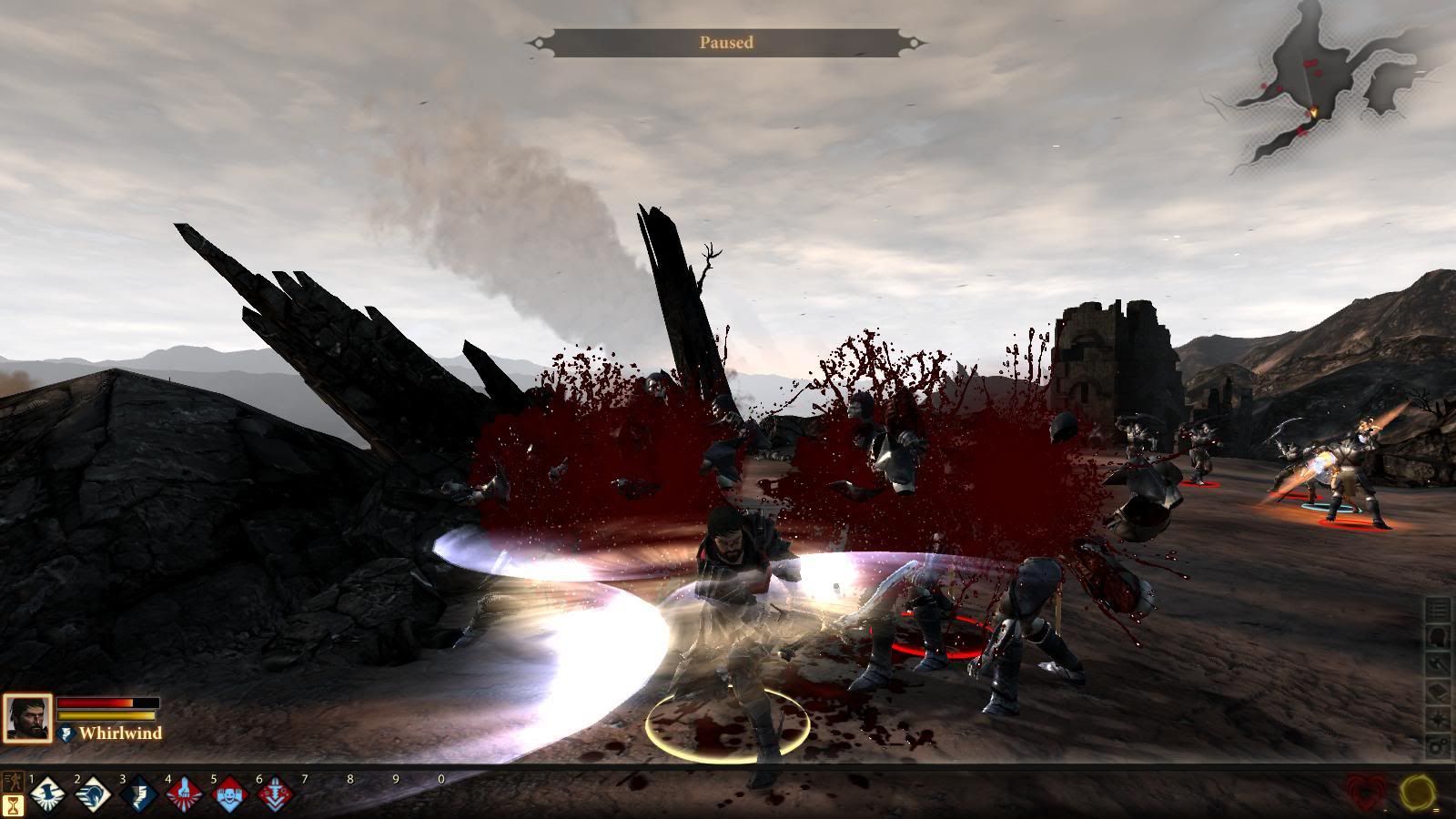Toggle the hourglass pause button
This screenshot has width=1456, height=819.
14,805
